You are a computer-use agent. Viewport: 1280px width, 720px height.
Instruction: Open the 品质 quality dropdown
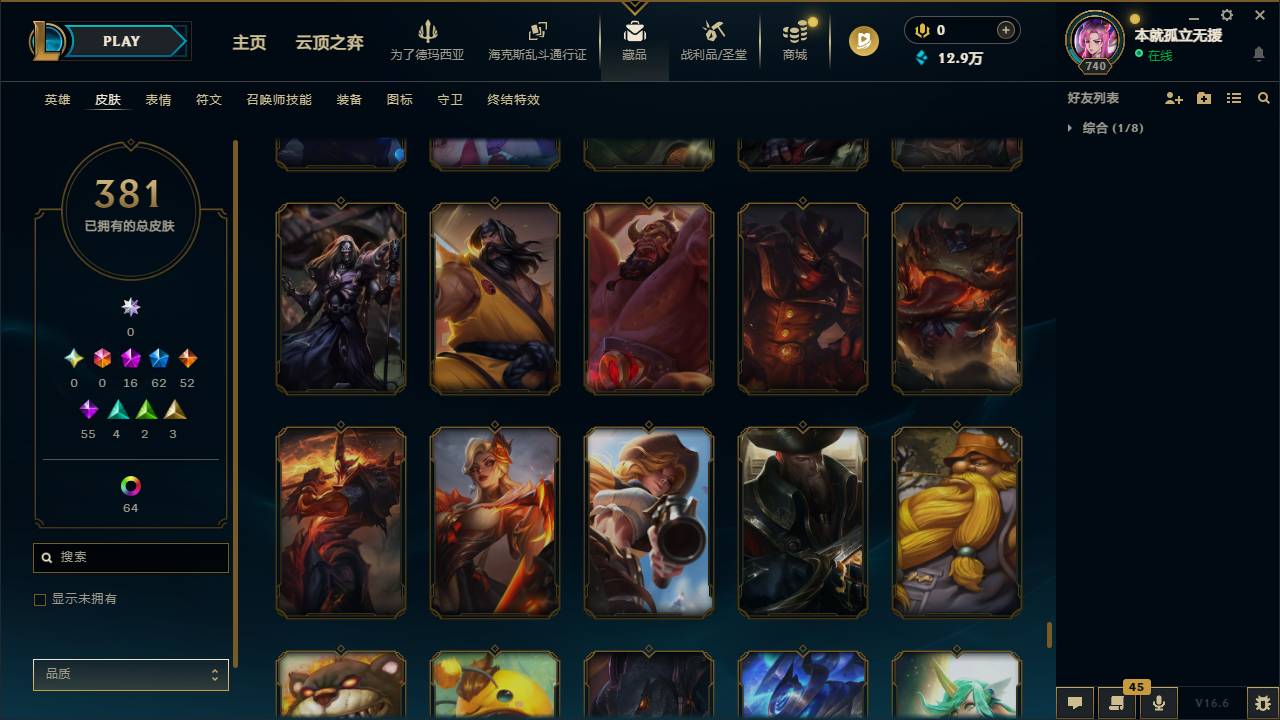point(130,674)
